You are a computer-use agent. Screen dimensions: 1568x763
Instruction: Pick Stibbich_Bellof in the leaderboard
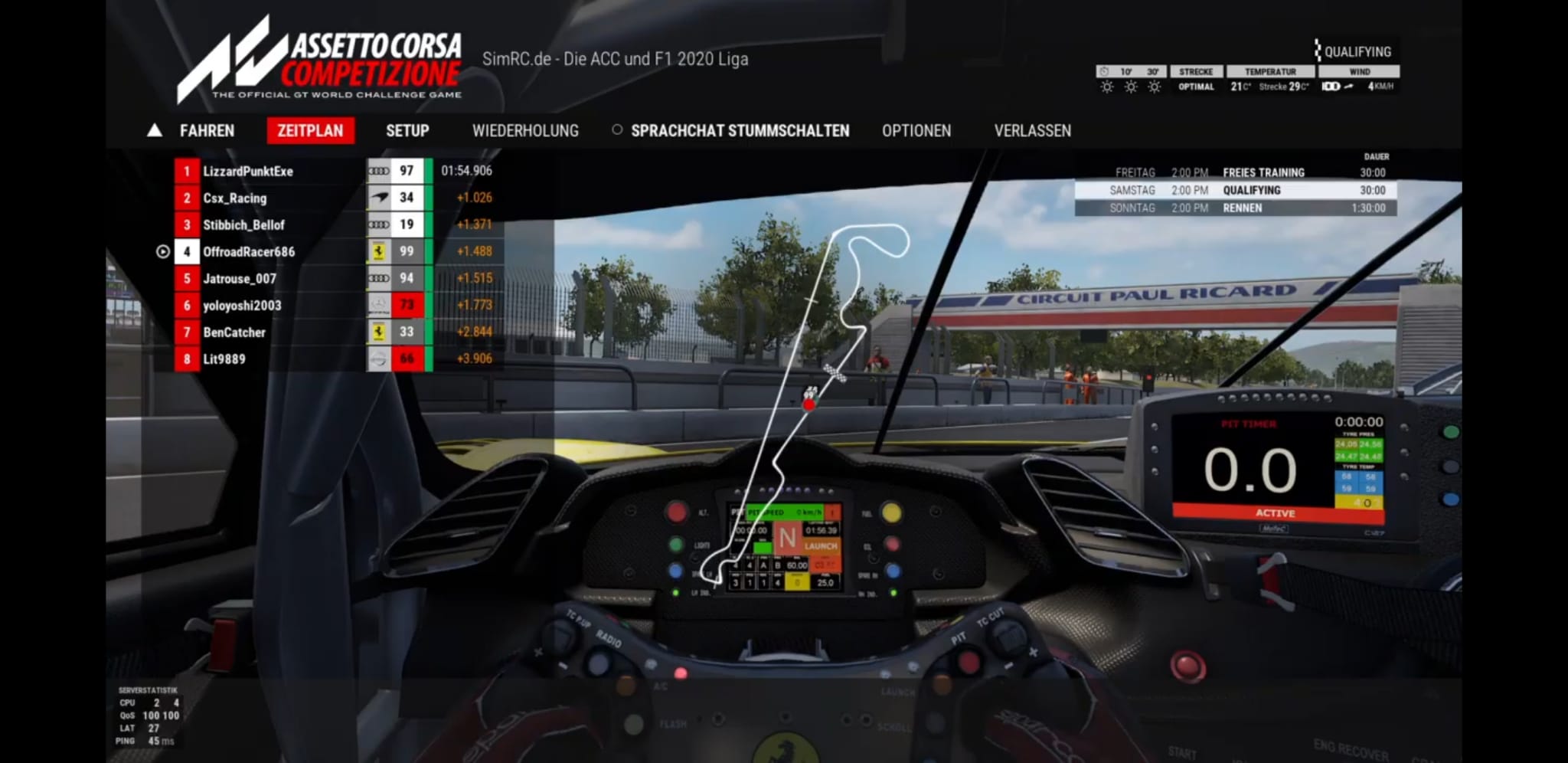243,225
